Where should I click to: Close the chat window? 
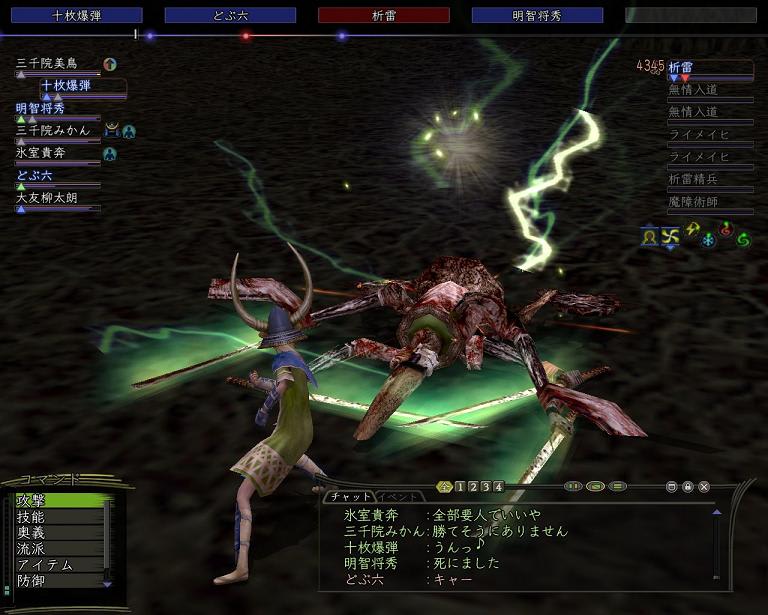point(704,487)
